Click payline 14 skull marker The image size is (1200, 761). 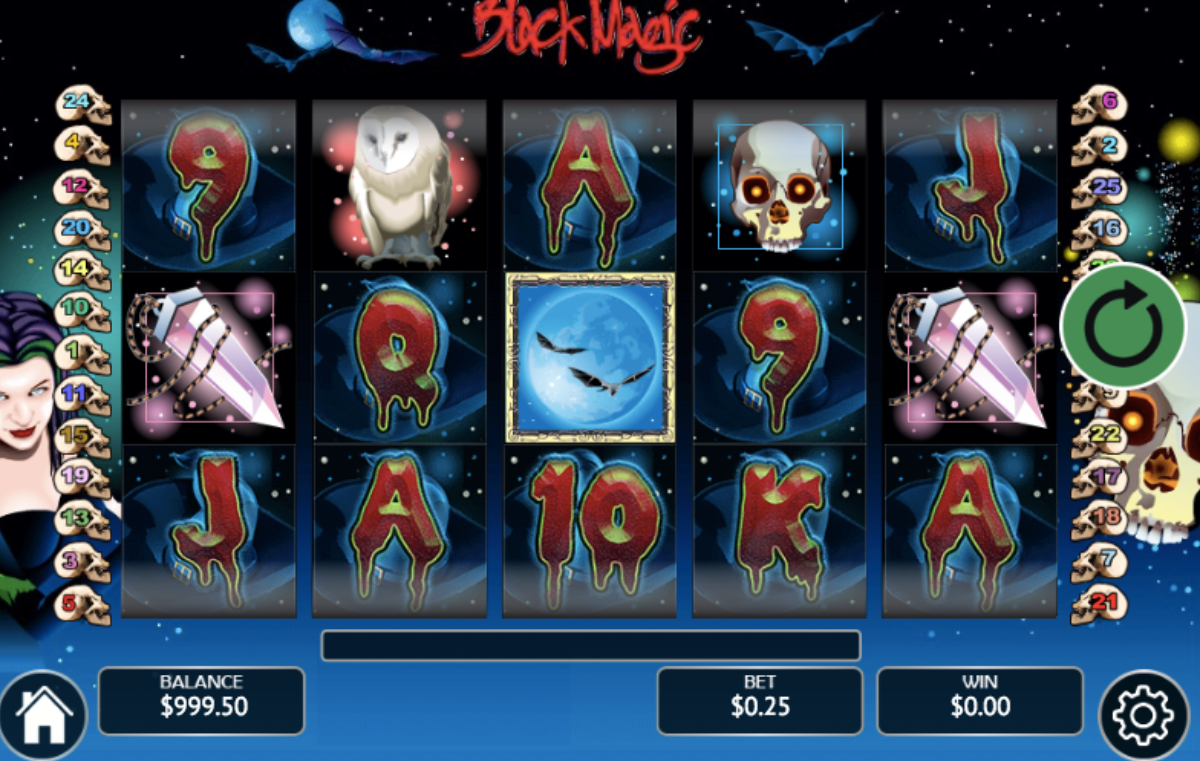click(x=82, y=270)
